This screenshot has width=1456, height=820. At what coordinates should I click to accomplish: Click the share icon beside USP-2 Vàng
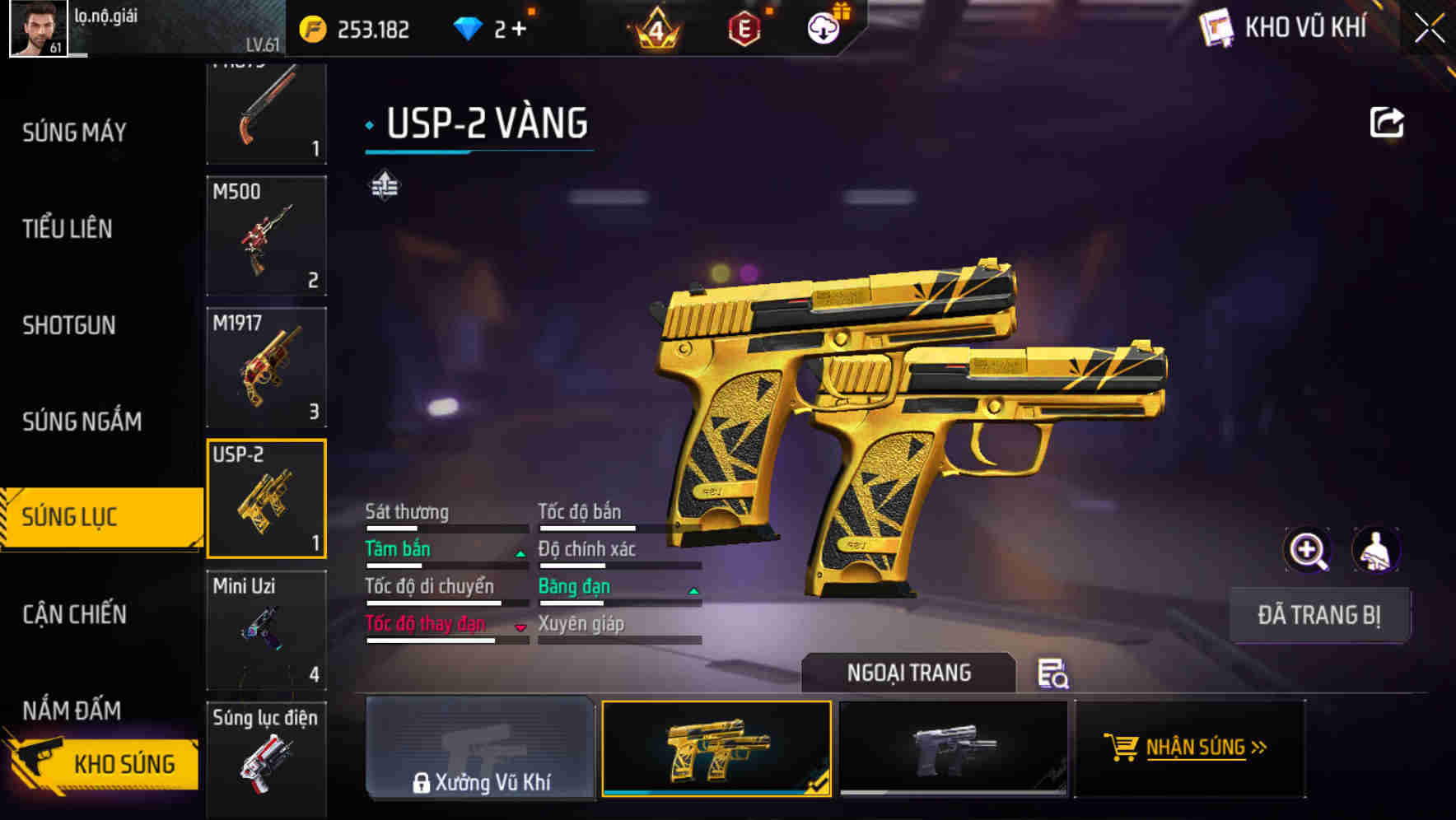pyautogui.click(x=1388, y=122)
